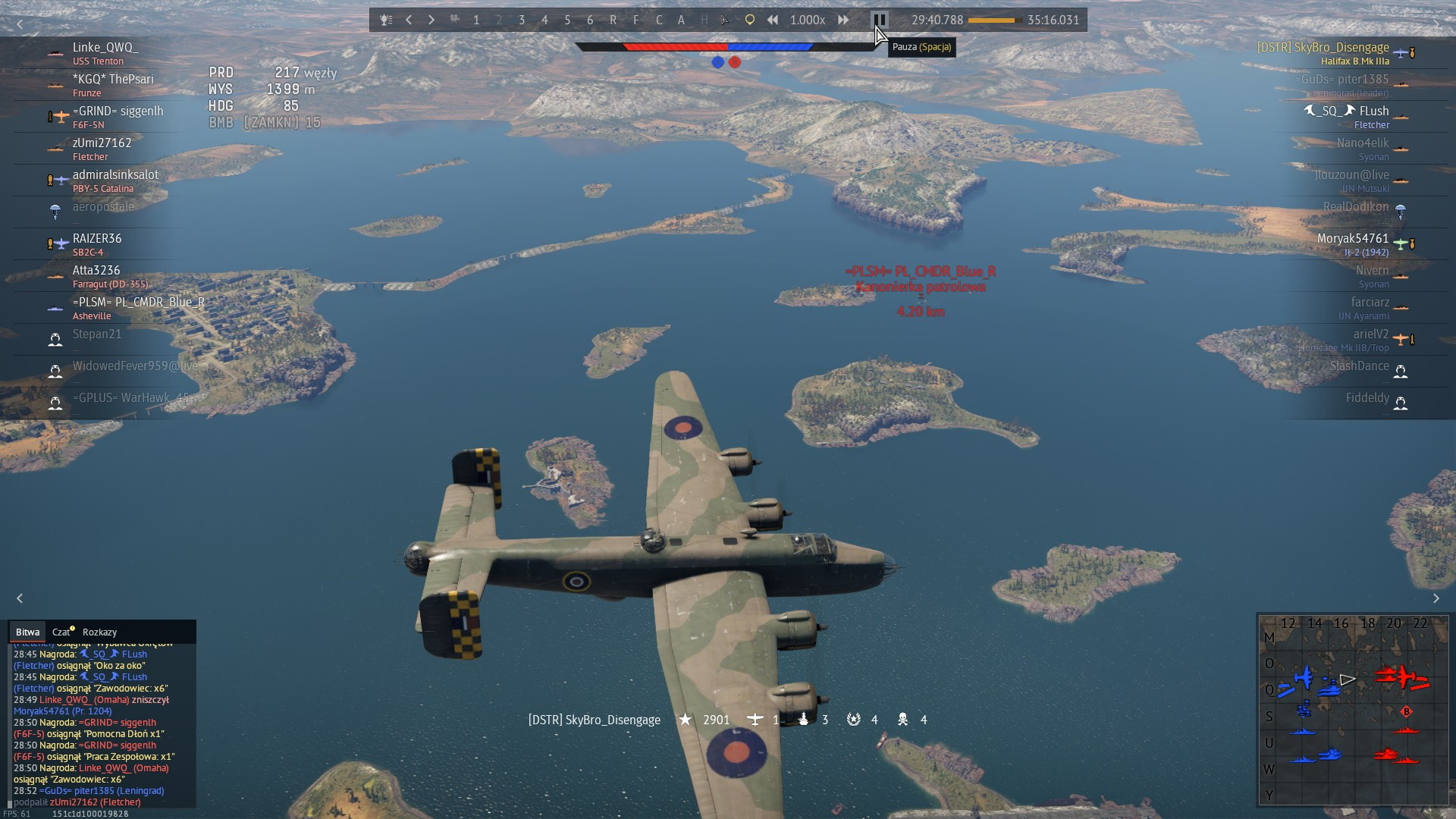Click the tactical minimap
1456x819 pixels.
pos(1353,710)
